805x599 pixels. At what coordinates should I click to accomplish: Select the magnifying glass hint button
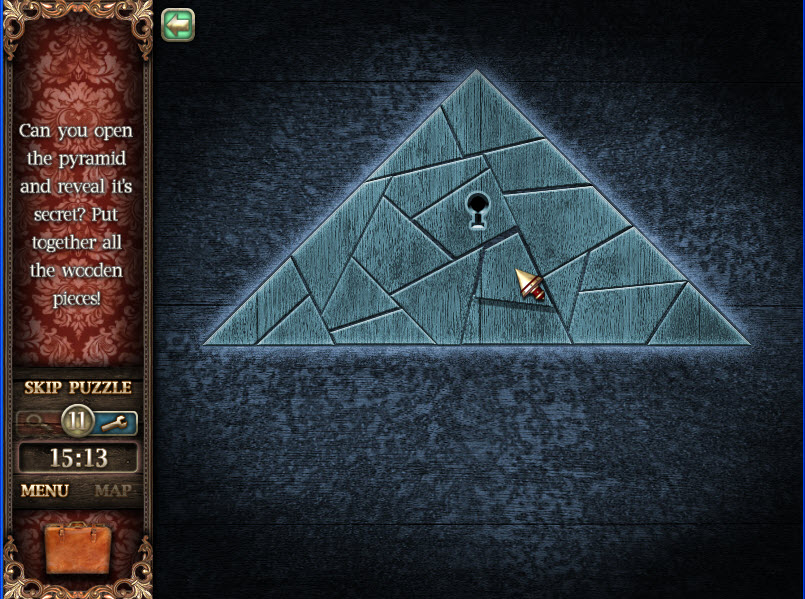pos(38,422)
